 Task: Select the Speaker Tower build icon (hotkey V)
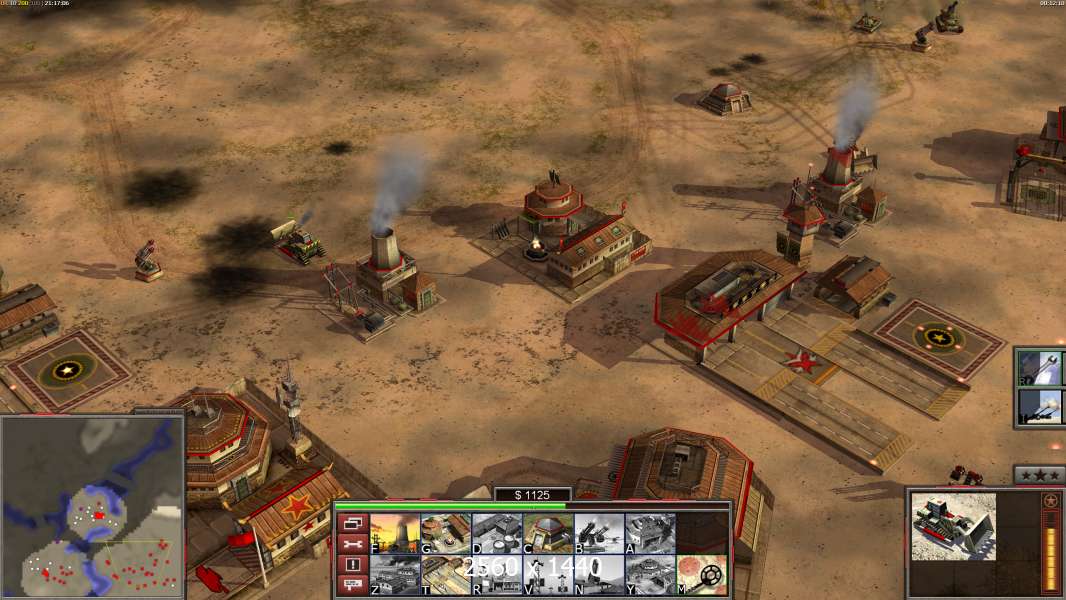point(548,575)
